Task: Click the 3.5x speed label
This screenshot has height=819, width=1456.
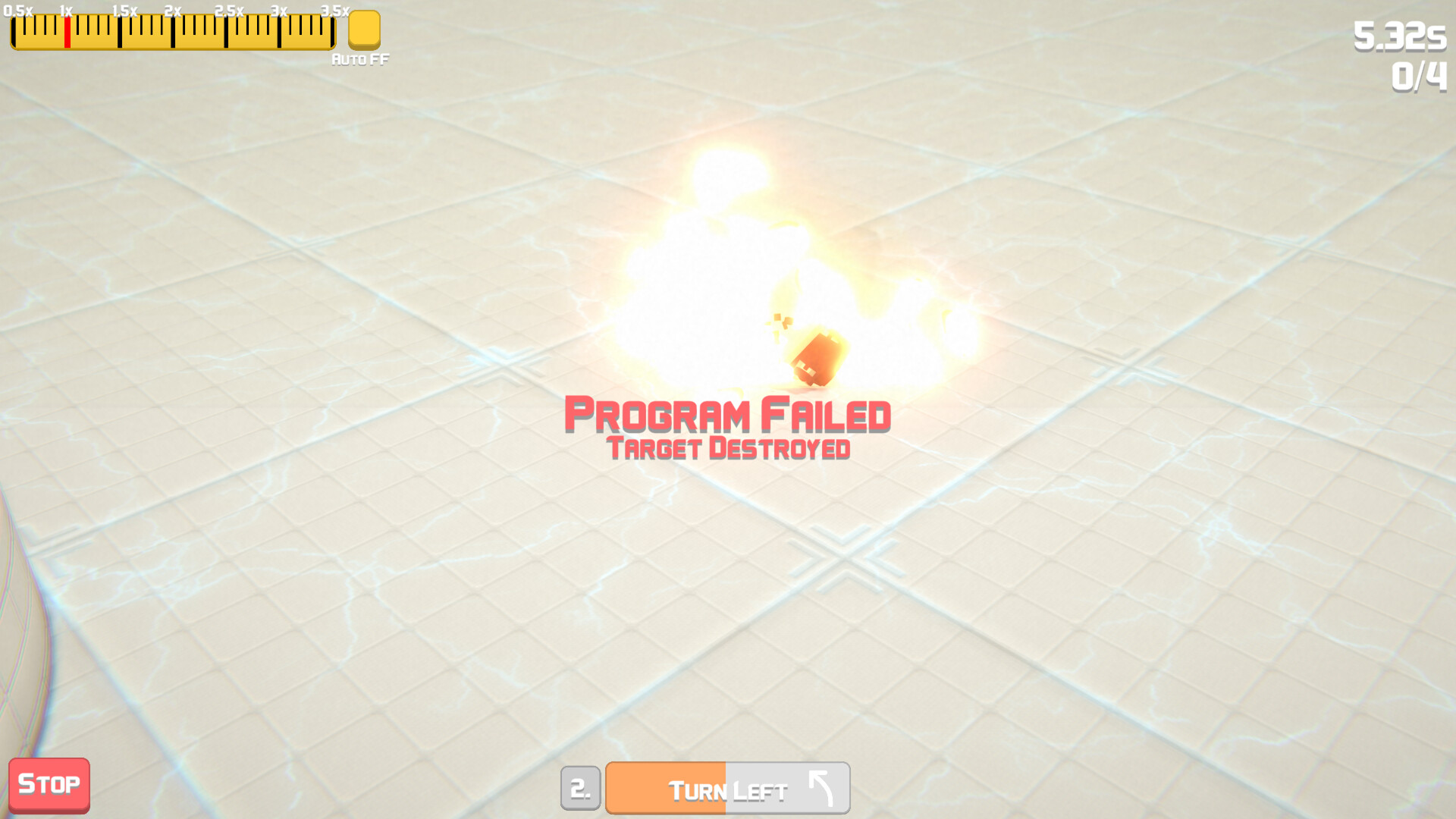Action: click(x=334, y=11)
